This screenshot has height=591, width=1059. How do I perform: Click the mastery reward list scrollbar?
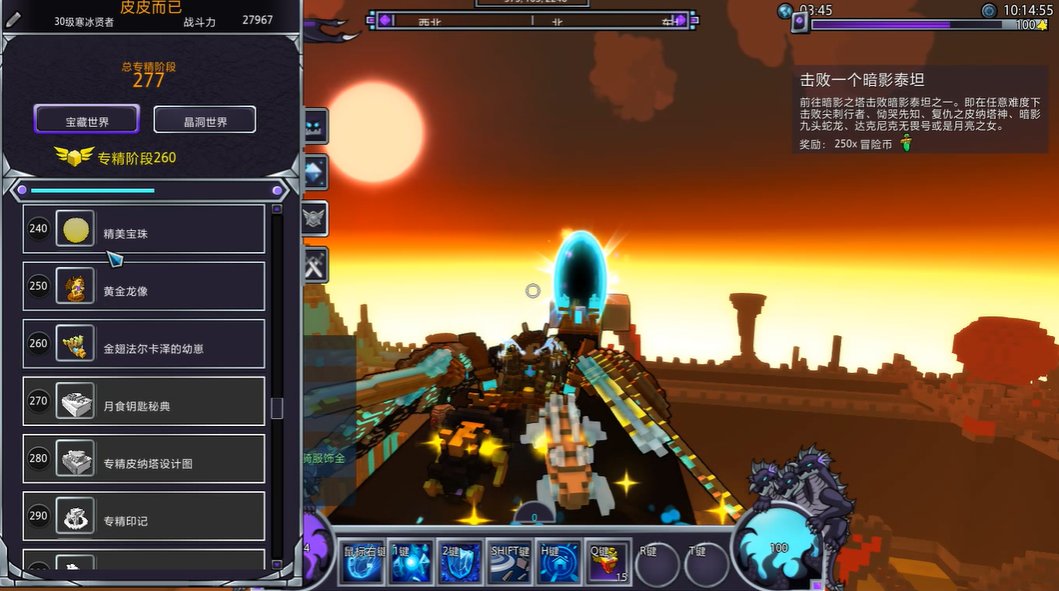[x=277, y=407]
